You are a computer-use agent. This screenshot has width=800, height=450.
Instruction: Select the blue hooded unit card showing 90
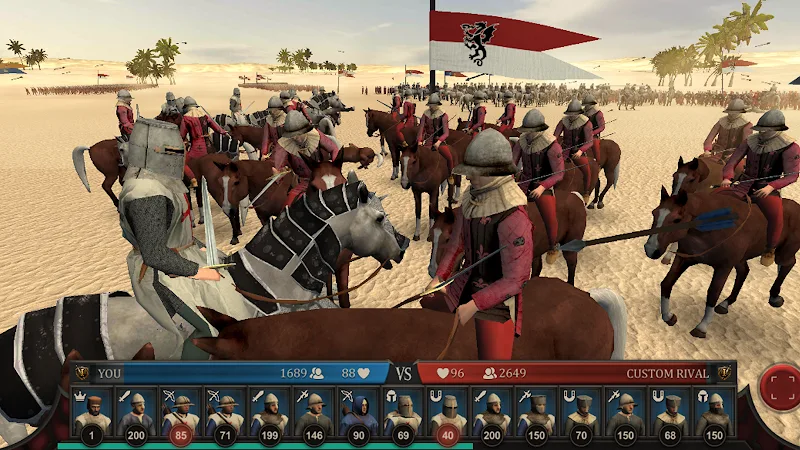359,412
